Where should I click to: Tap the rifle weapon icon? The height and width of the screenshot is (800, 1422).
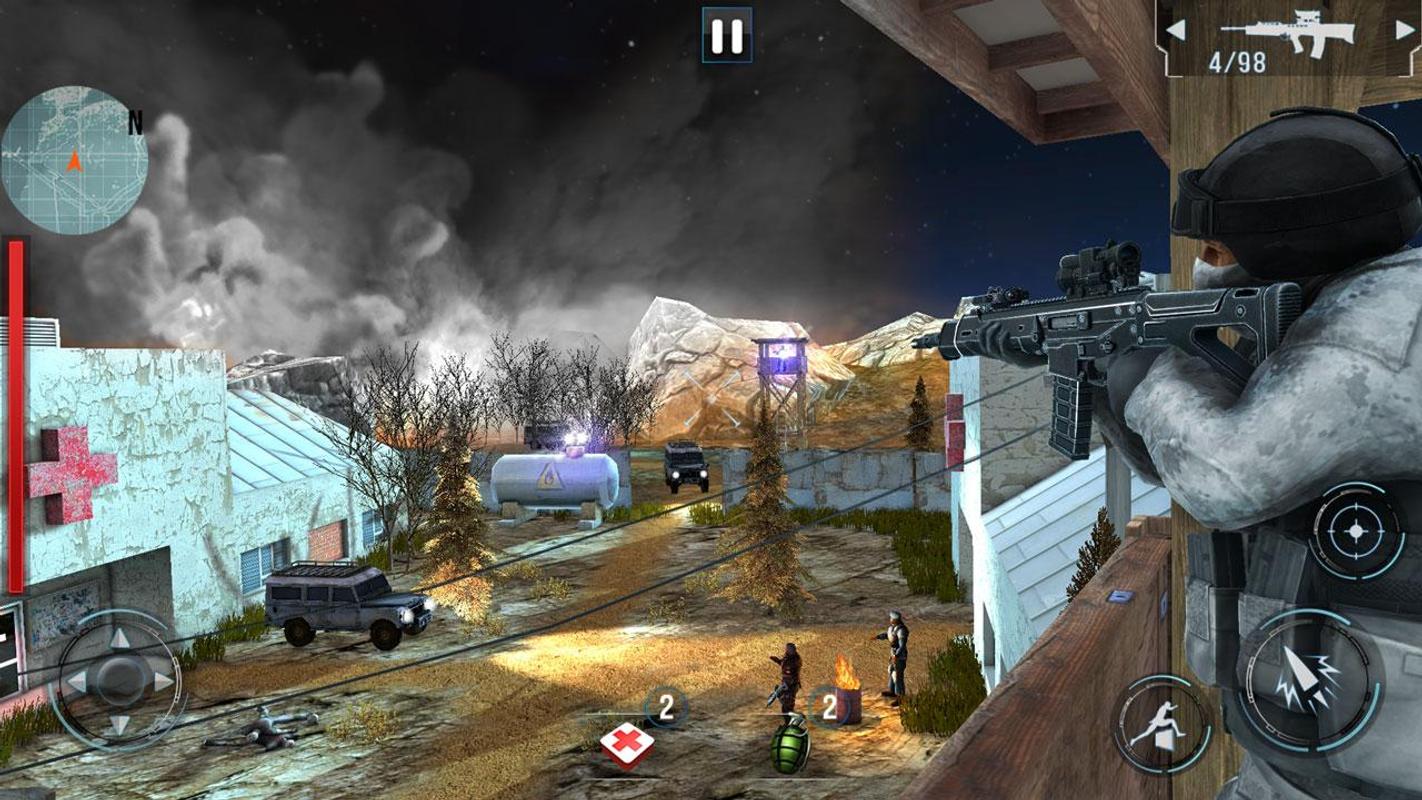[1288, 29]
